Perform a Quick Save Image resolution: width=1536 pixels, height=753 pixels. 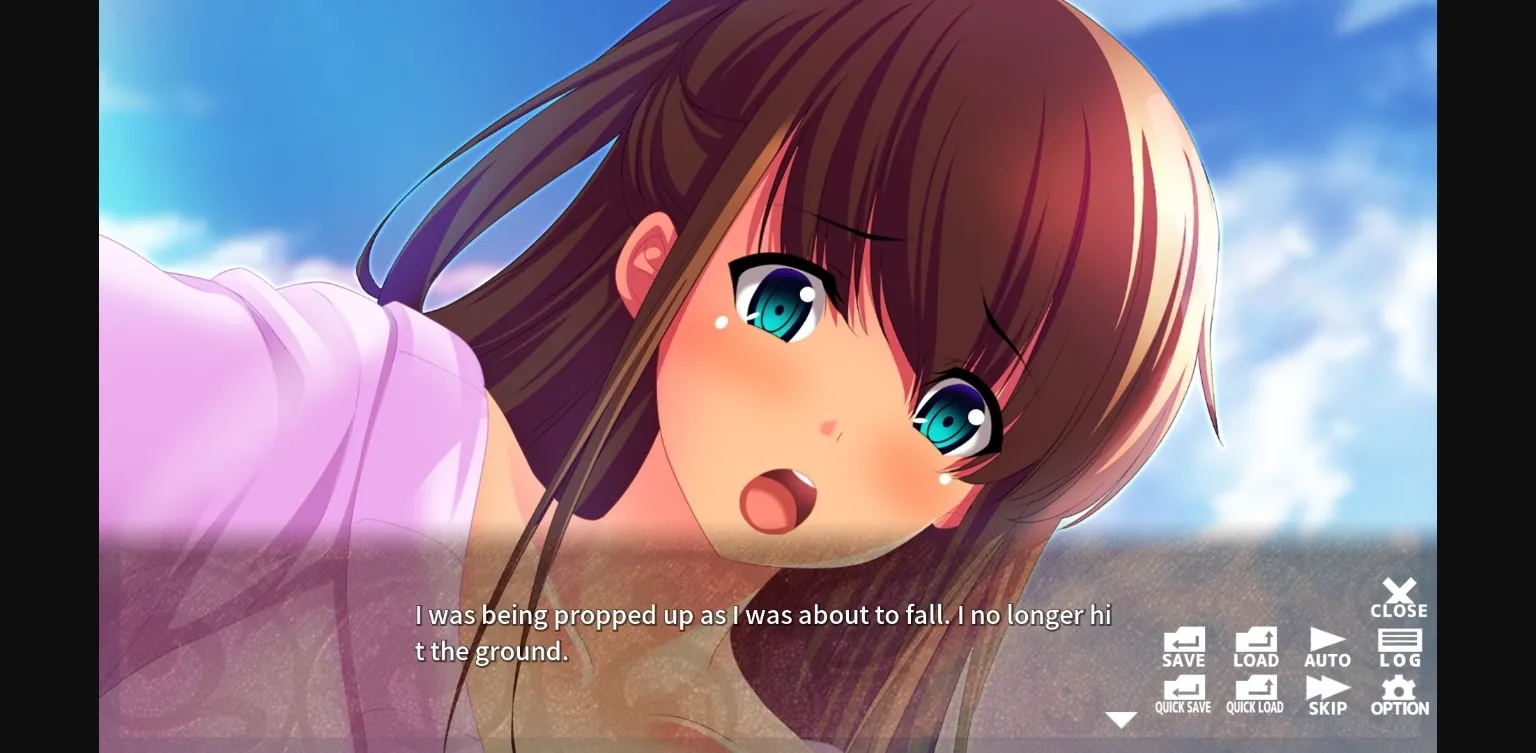click(x=1184, y=692)
